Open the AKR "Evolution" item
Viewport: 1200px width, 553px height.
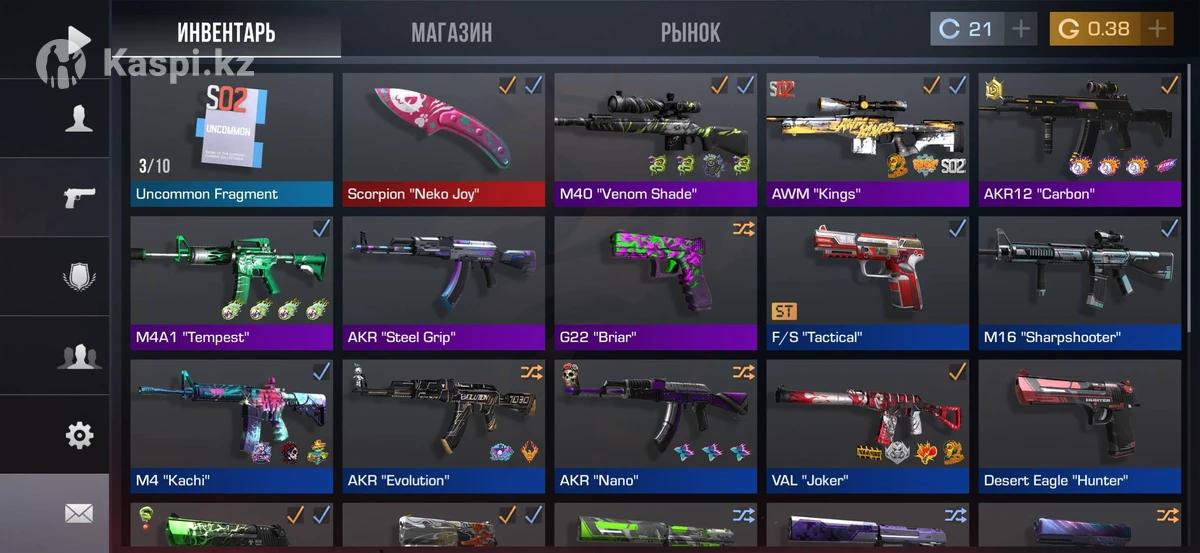click(x=444, y=427)
